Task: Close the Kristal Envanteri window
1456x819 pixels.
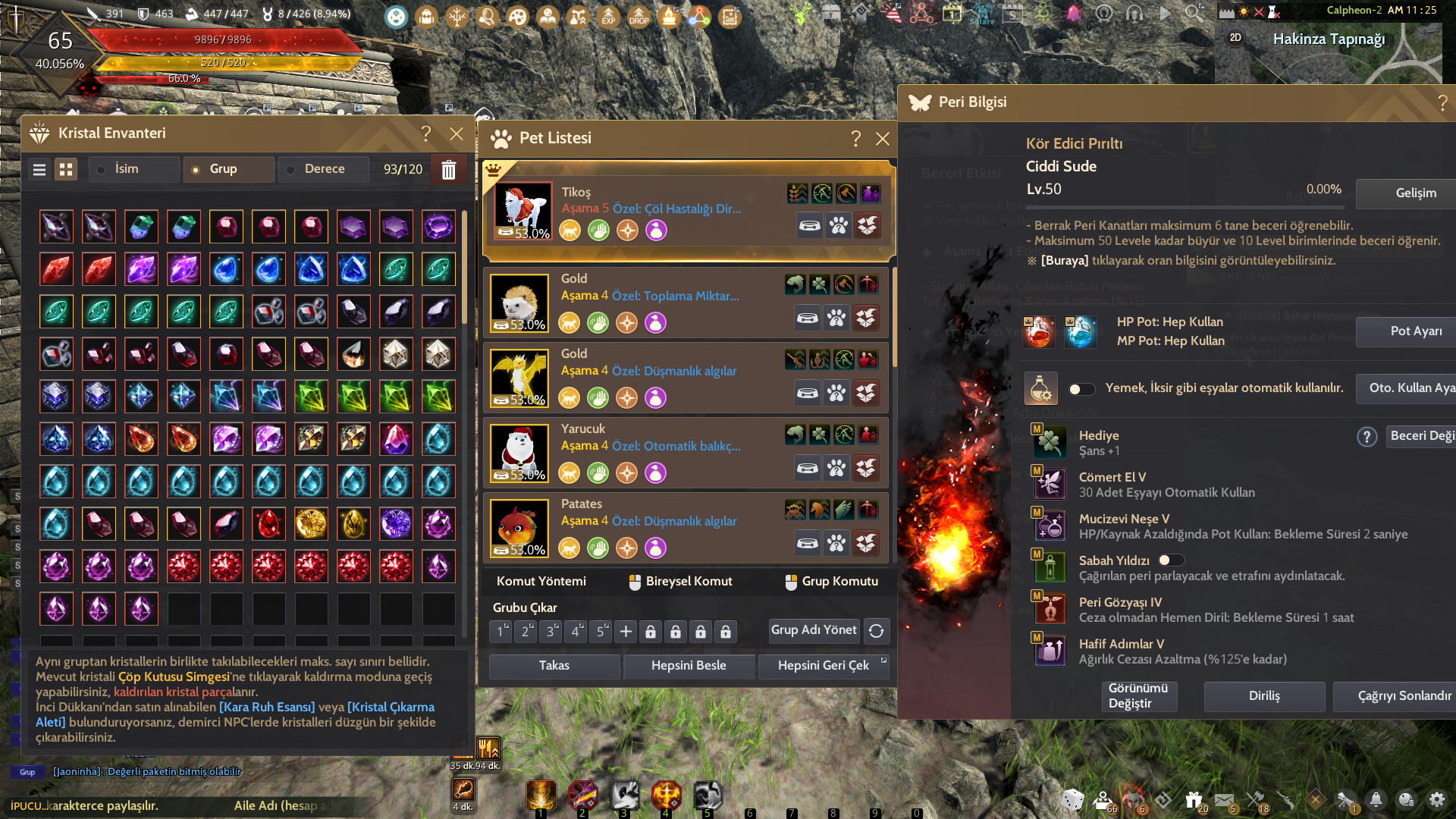Action: click(x=456, y=133)
